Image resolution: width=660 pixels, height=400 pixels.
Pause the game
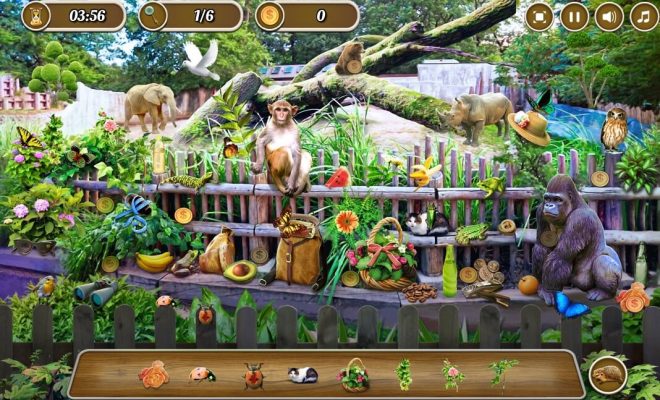point(574,16)
